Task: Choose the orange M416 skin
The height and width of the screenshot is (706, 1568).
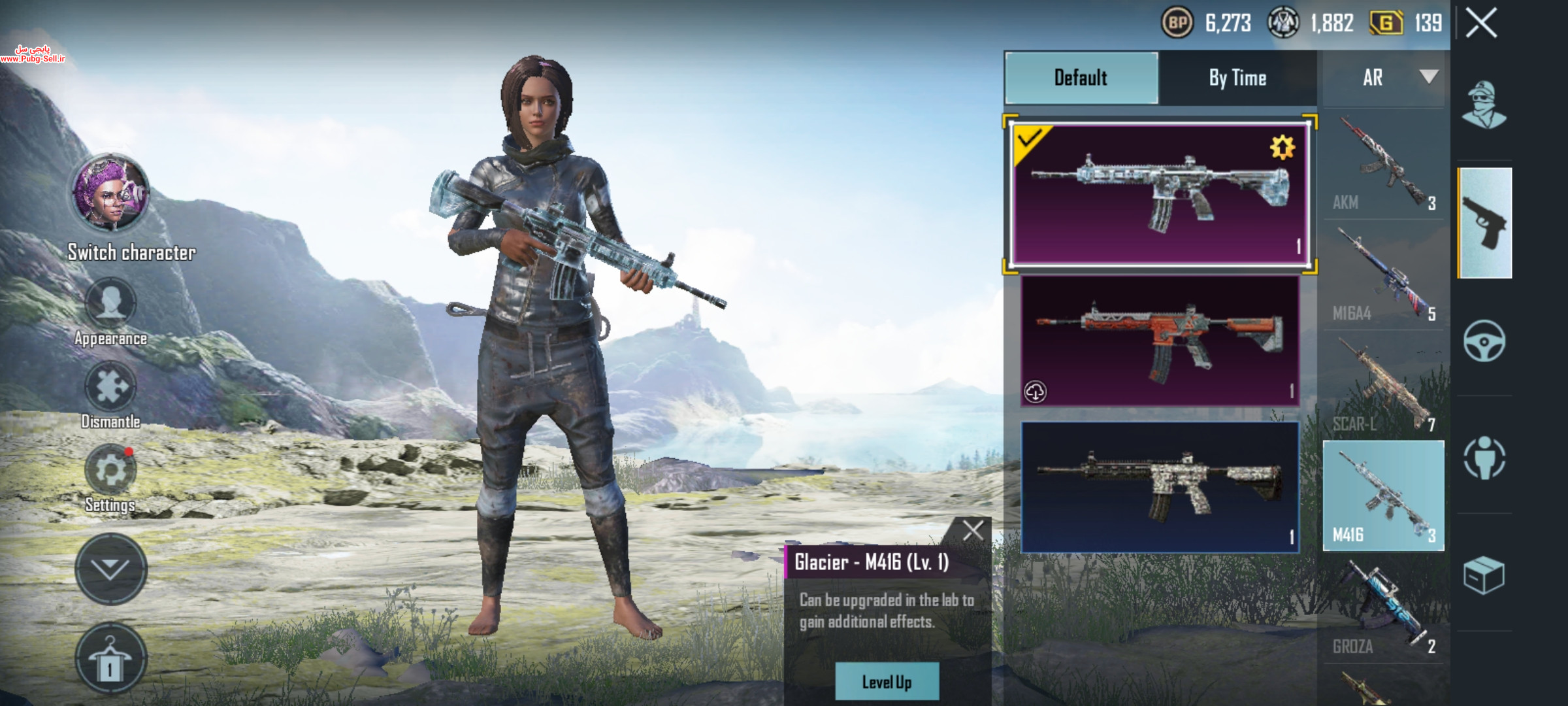Action: [1160, 341]
